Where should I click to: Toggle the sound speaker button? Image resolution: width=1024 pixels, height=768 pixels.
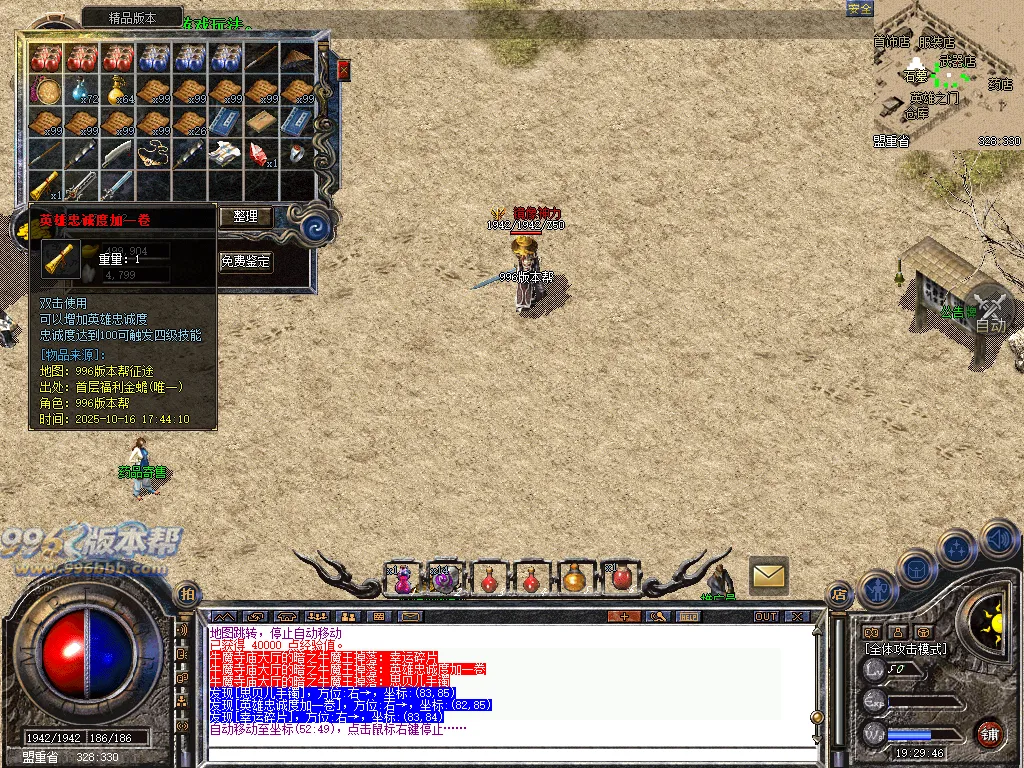pyautogui.click(x=997, y=538)
